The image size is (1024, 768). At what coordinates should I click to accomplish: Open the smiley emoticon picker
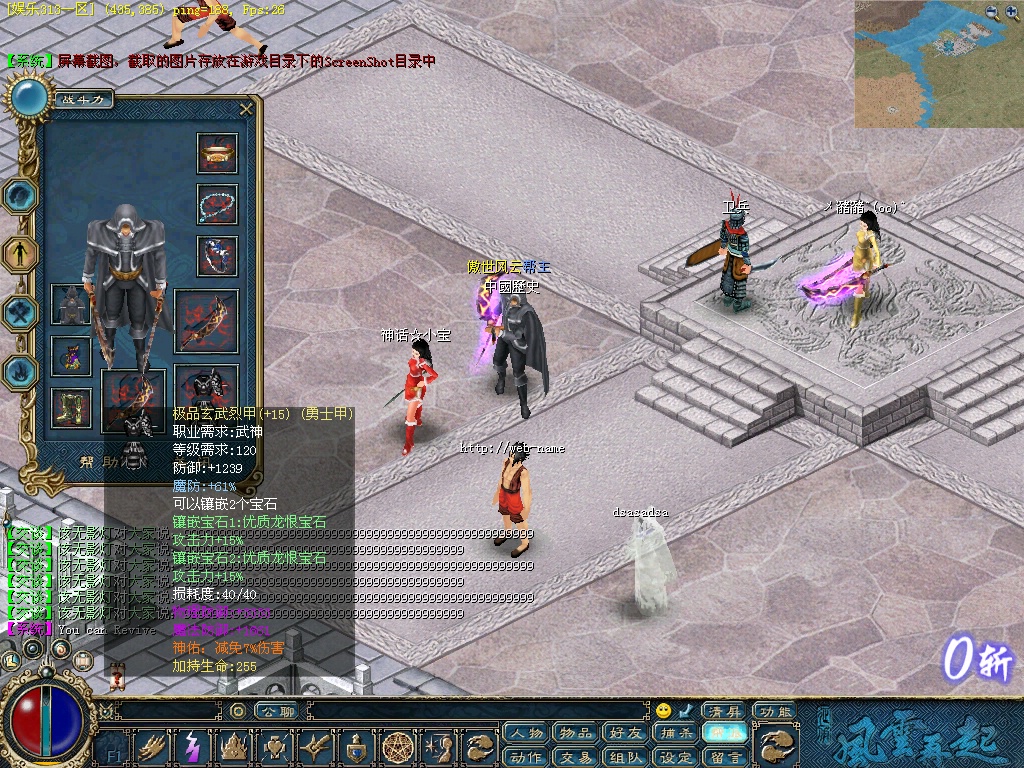tap(663, 711)
